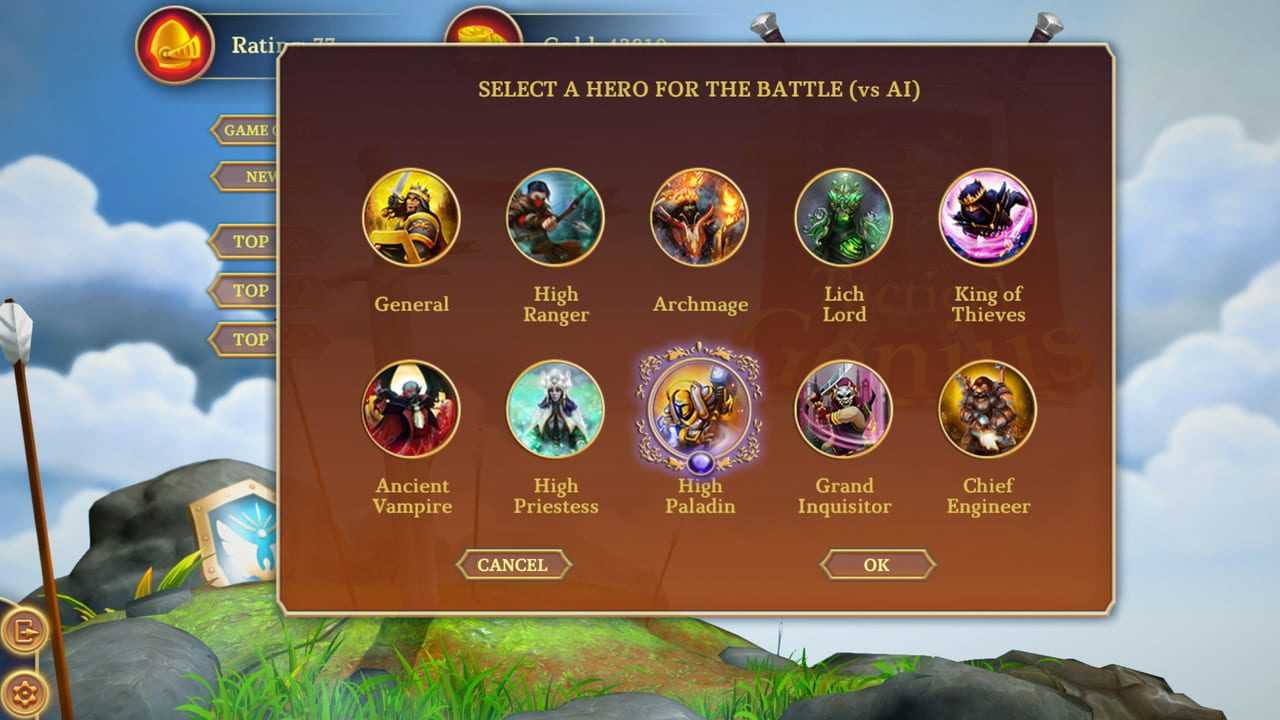Cancel the hero selection dialog
The height and width of the screenshot is (720, 1280).
tap(513, 565)
